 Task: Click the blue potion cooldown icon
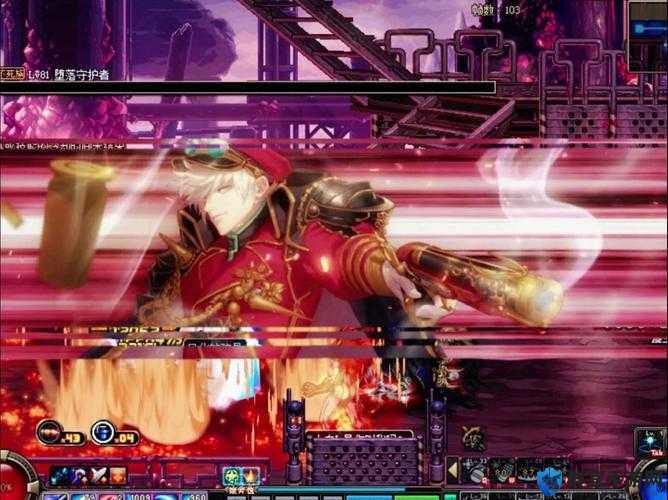pyautogui.click(x=101, y=433)
